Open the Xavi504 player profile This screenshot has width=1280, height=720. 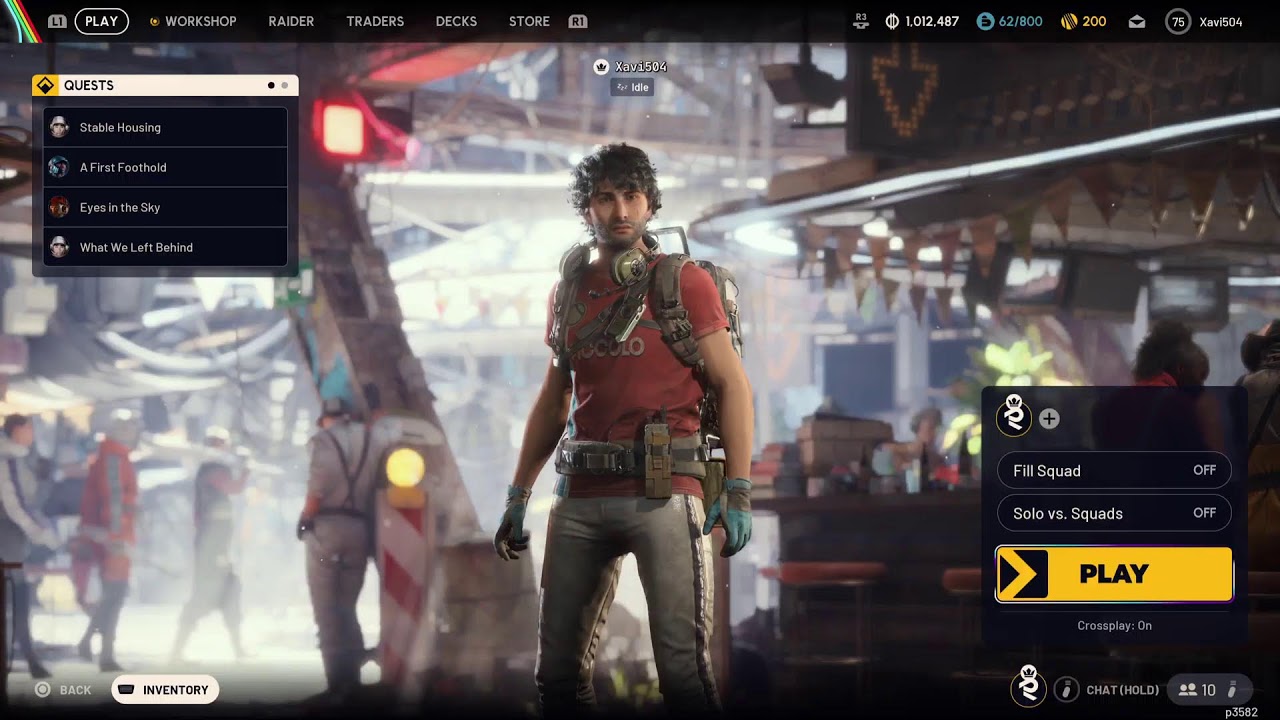[1205, 21]
